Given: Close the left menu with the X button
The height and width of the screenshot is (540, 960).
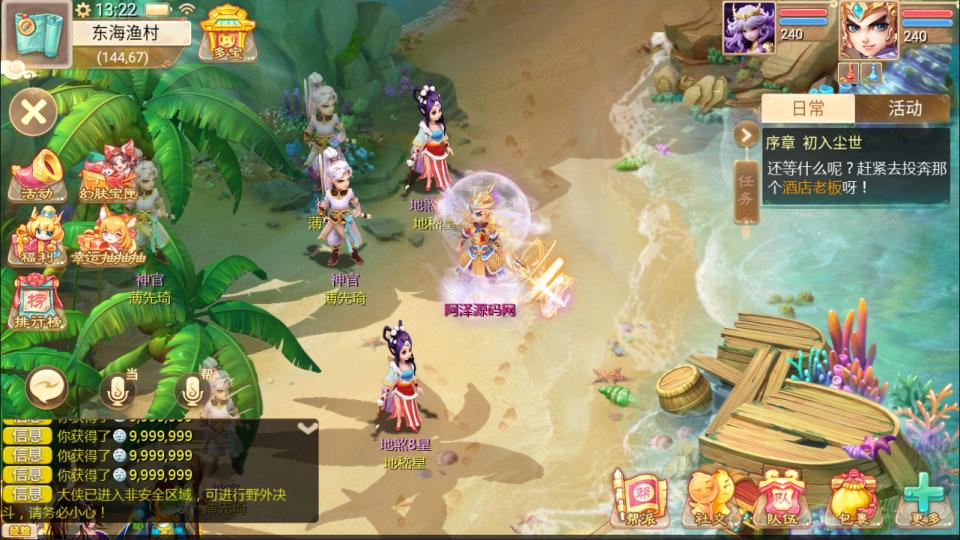Looking at the screenshot, I should [x=33, y=111].
